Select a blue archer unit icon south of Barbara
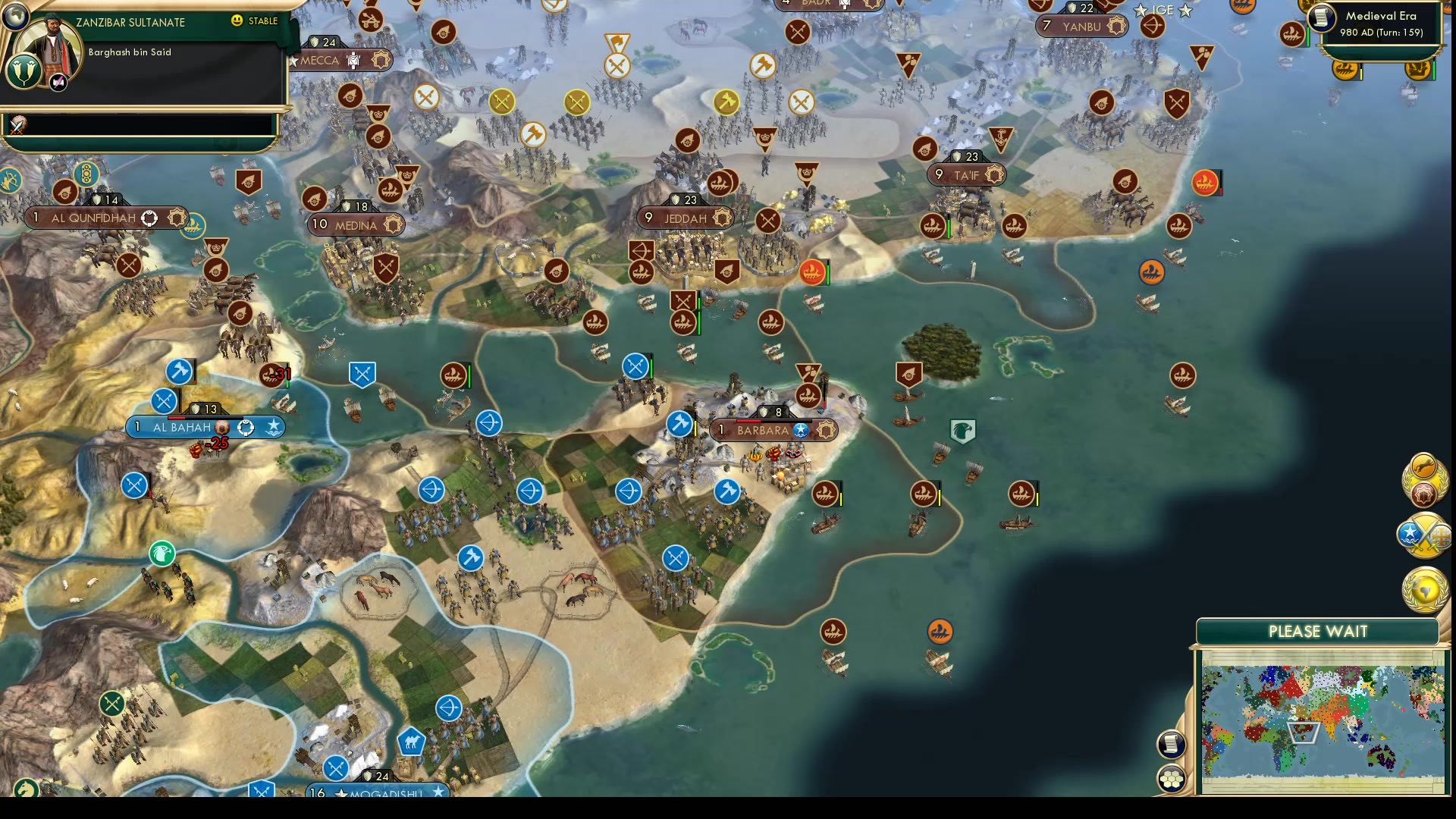 pyautogui.click(x=628, y=491)
